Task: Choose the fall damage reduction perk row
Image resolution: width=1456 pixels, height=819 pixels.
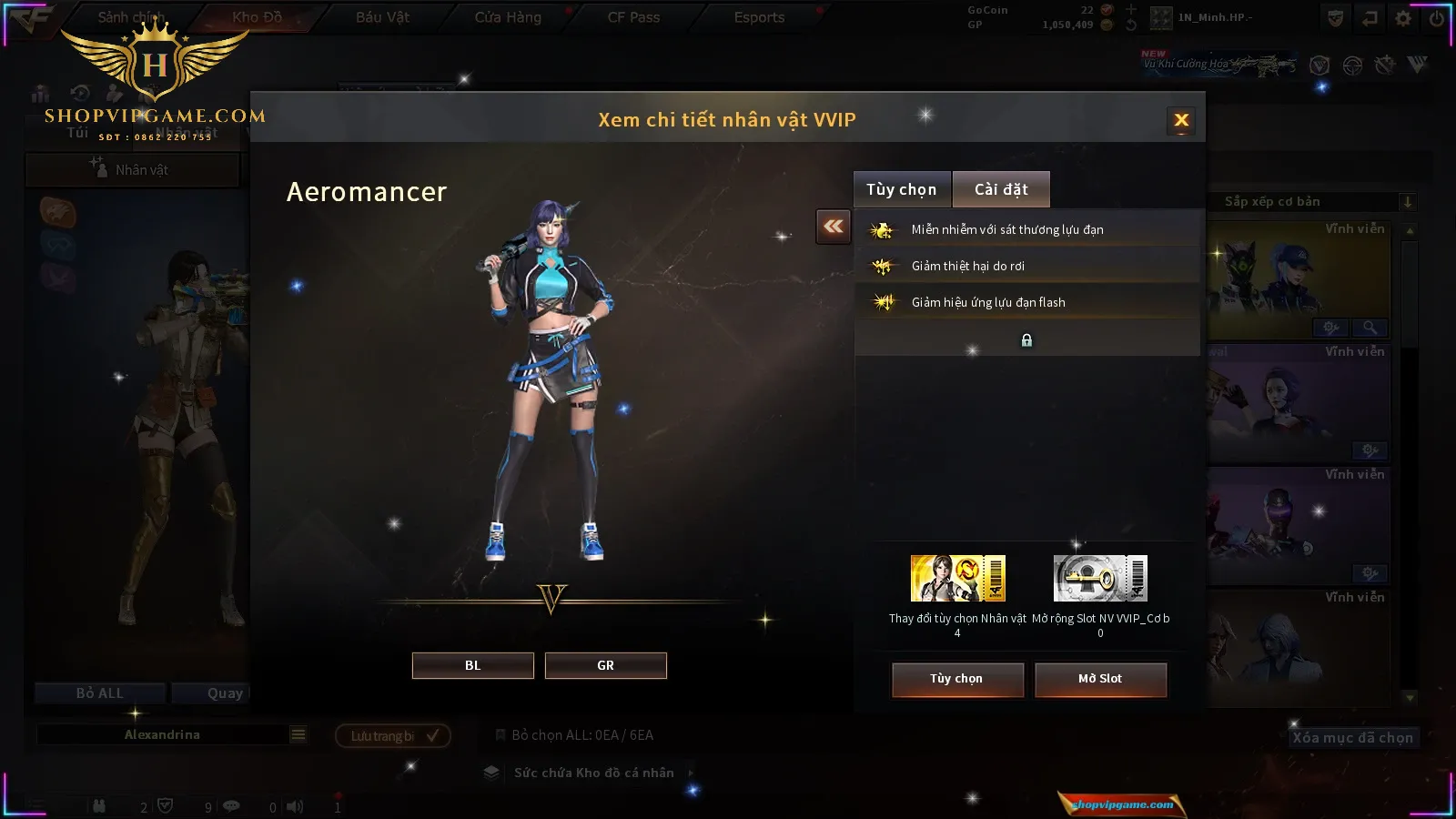Action: click(x=1026, y=266)
